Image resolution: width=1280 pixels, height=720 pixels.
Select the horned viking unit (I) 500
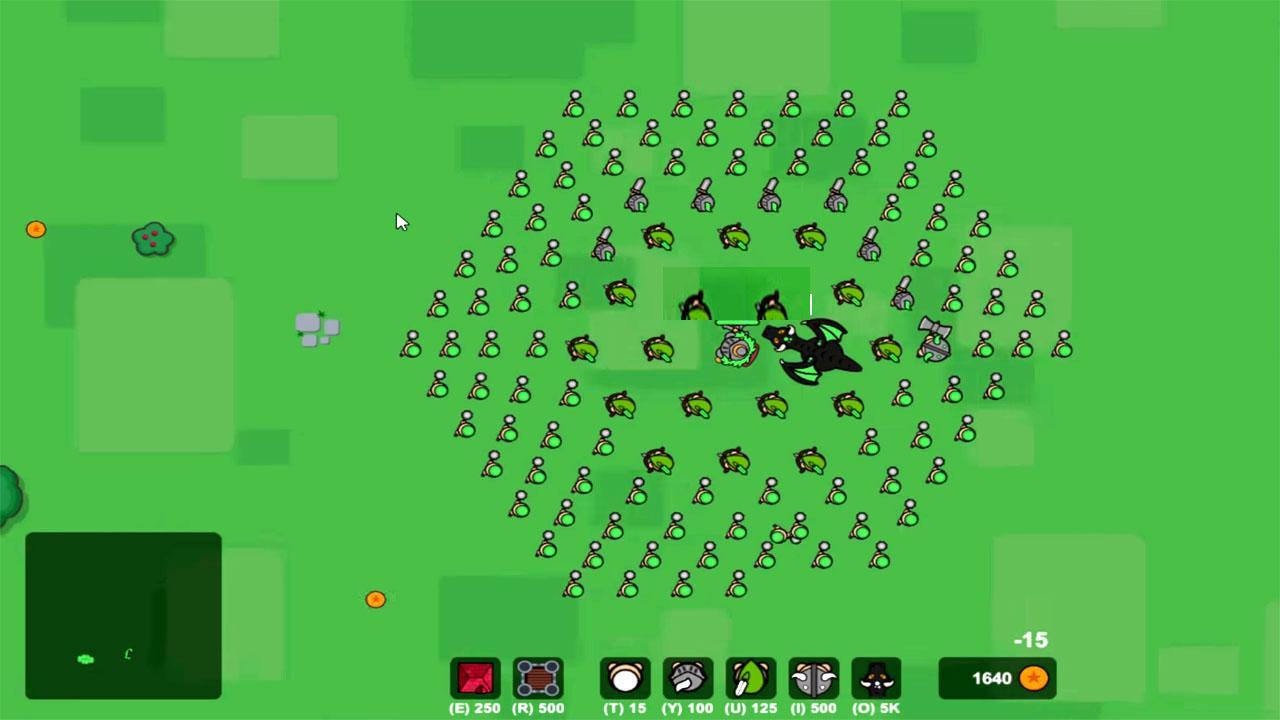pyautogui.click(x=813, y=676)
